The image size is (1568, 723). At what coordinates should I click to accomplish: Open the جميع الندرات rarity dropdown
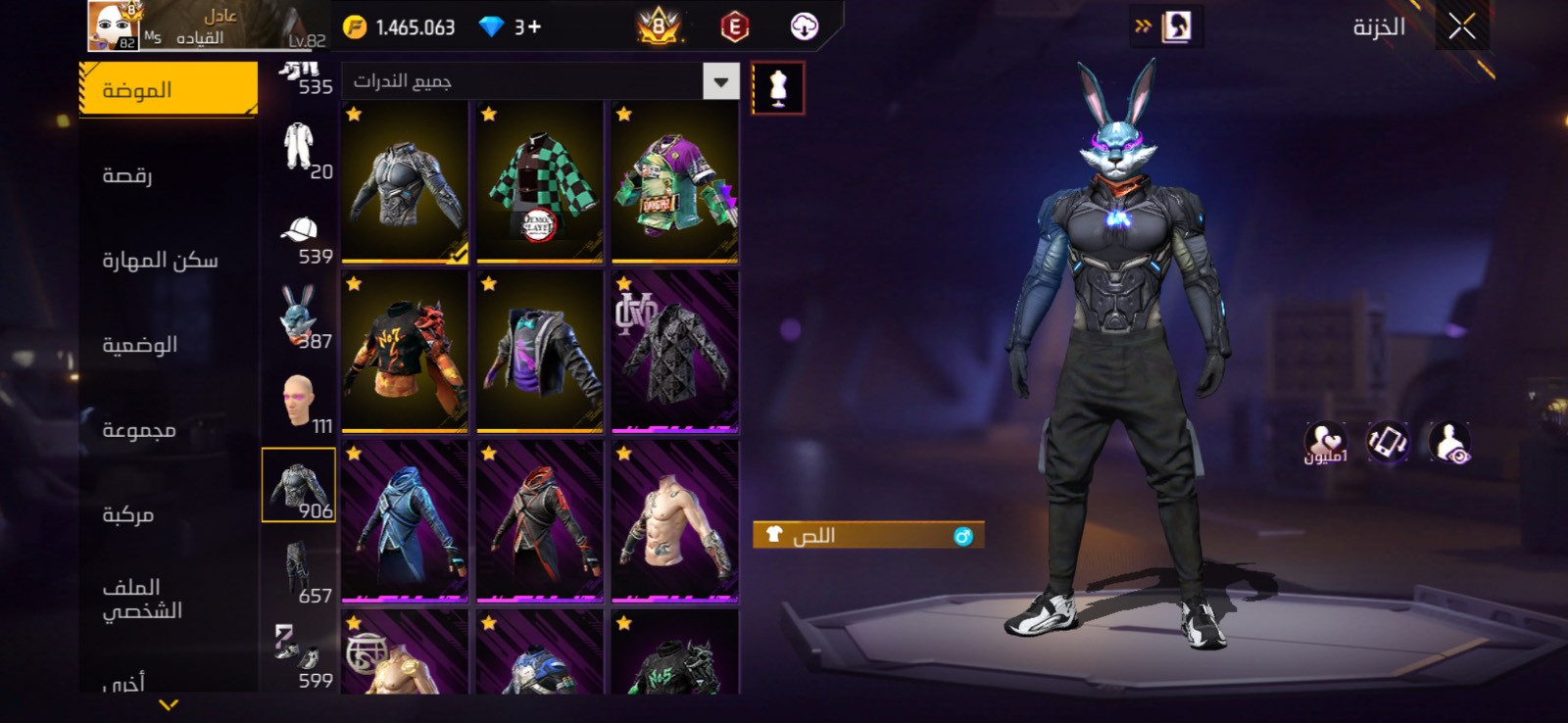tap(540, 81)
